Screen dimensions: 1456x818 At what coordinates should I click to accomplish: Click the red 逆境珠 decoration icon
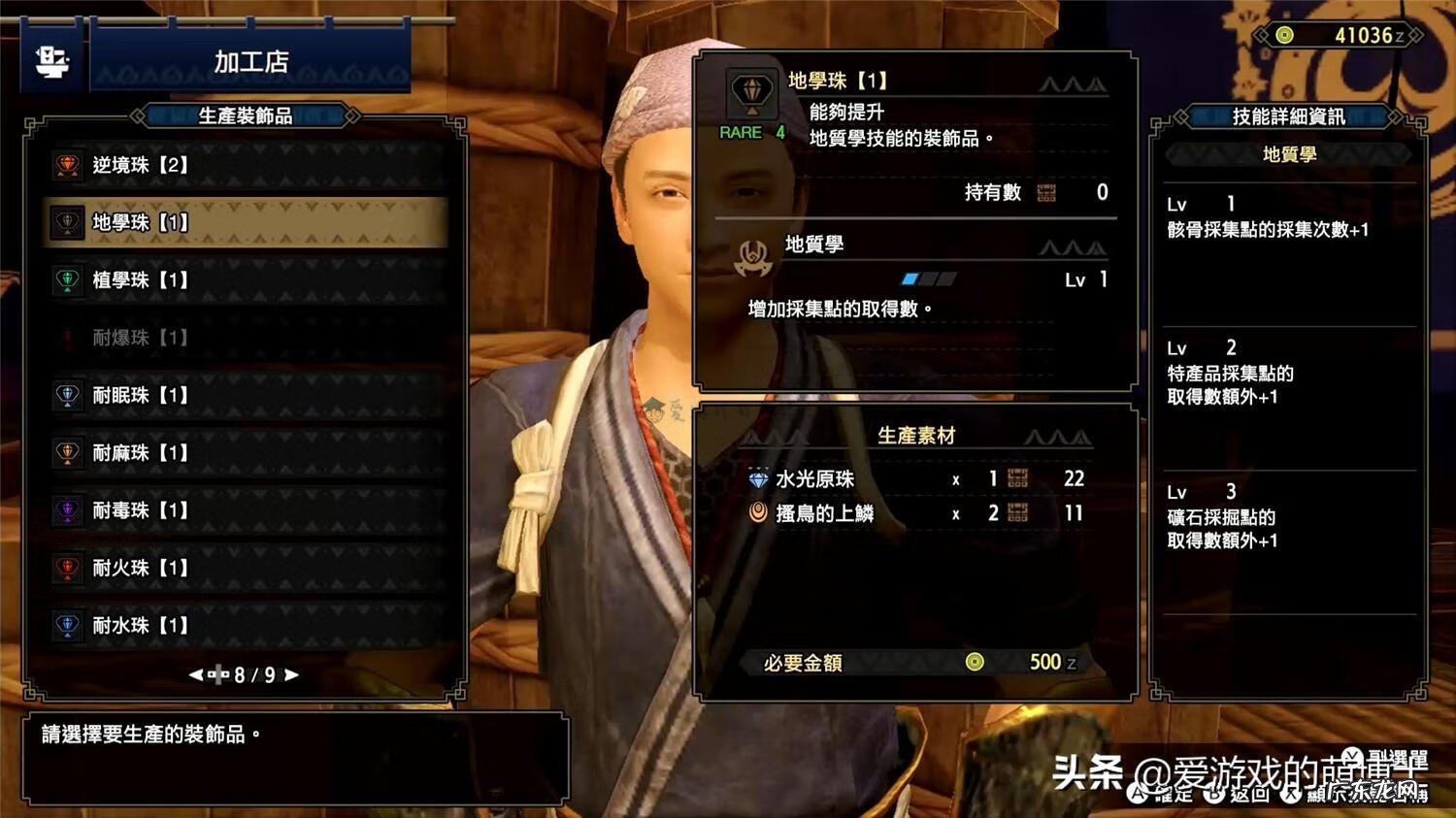[66, 165]
